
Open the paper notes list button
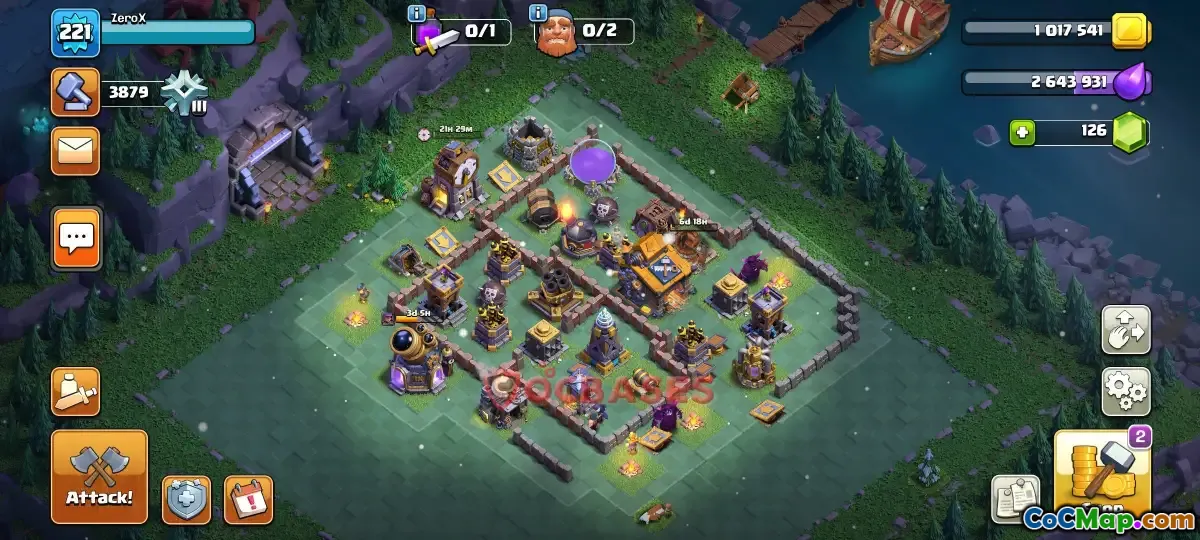1015,498
